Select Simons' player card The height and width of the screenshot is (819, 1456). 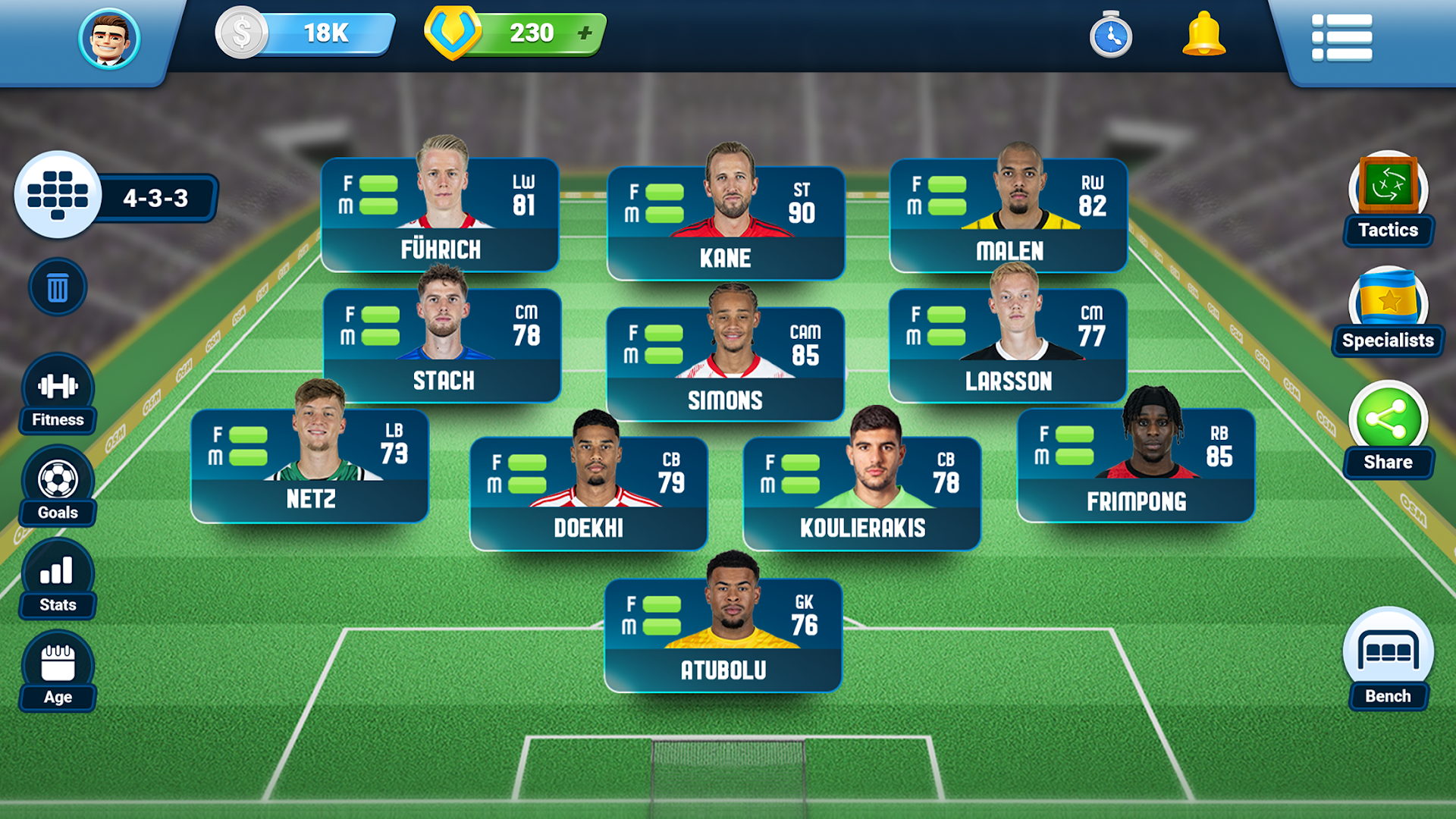(x=724, y=356)
